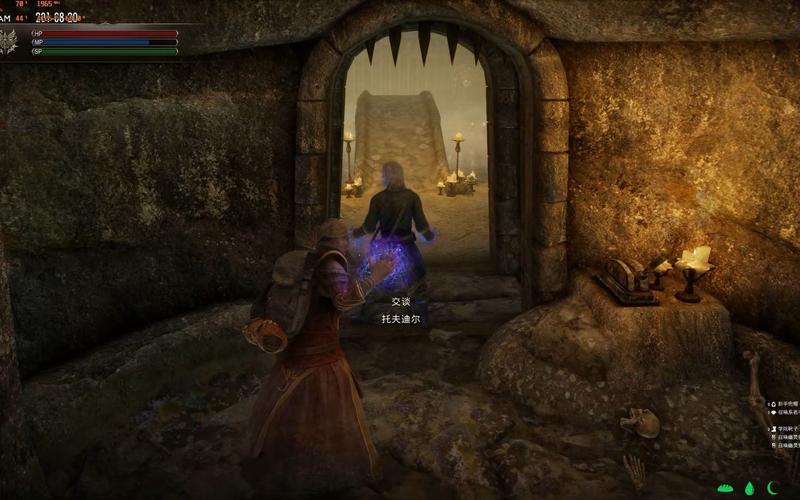The image size is (800, 500).
Task: Click the water drop thirst icon
Action: tap(750, 488)
